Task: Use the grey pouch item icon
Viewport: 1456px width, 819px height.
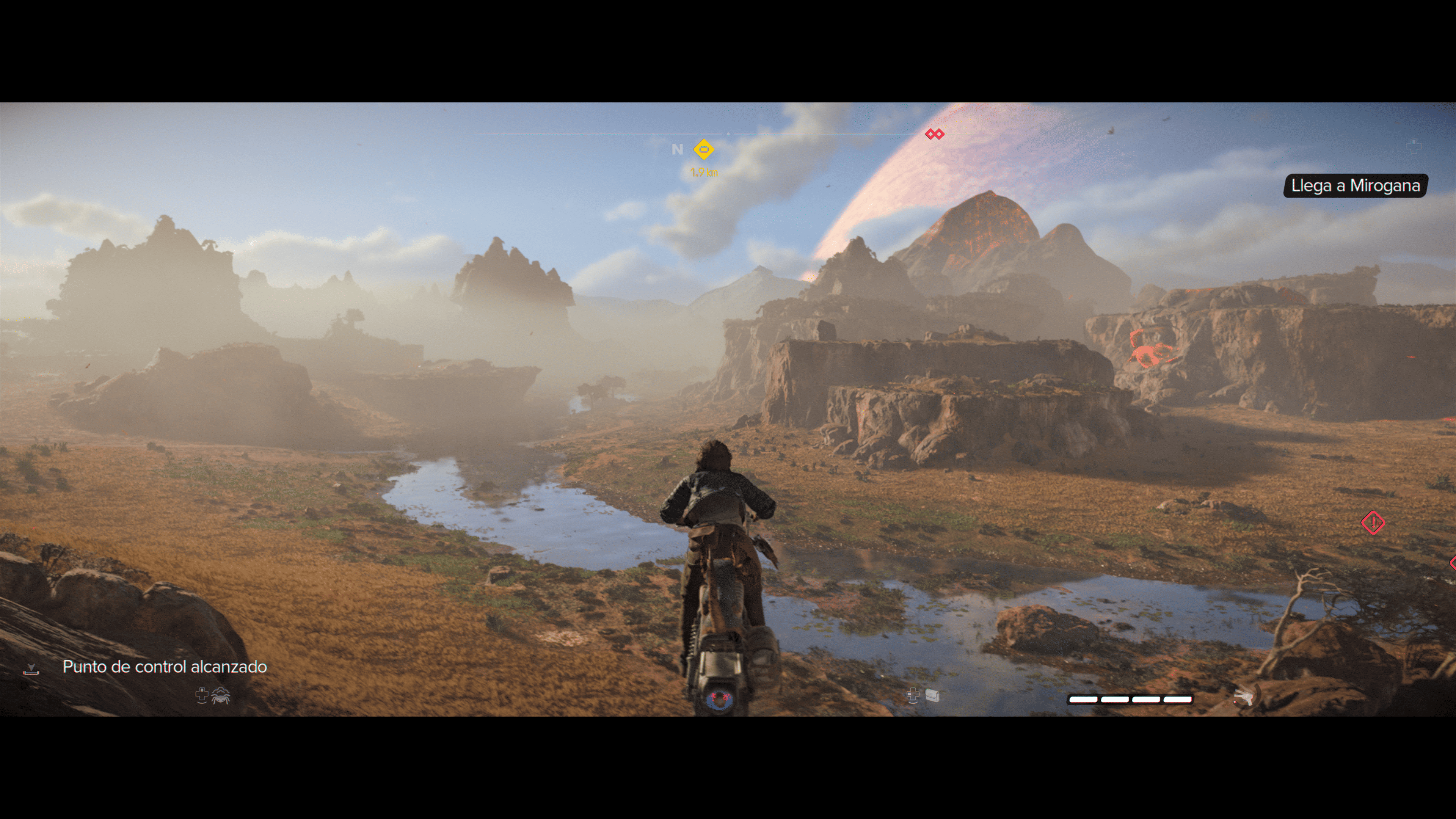Action: point(932,696)
